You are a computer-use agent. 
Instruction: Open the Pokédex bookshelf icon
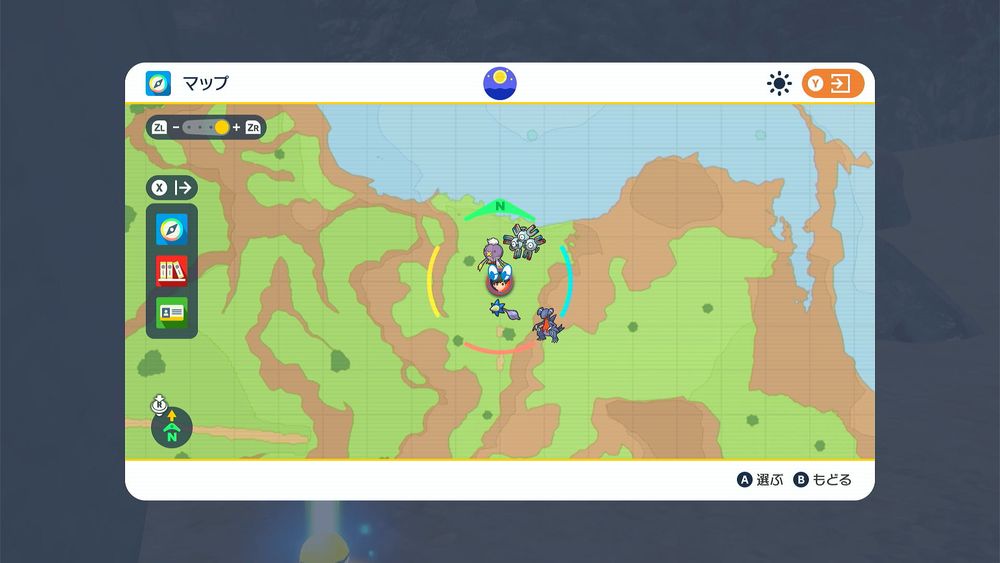[171, 271]
